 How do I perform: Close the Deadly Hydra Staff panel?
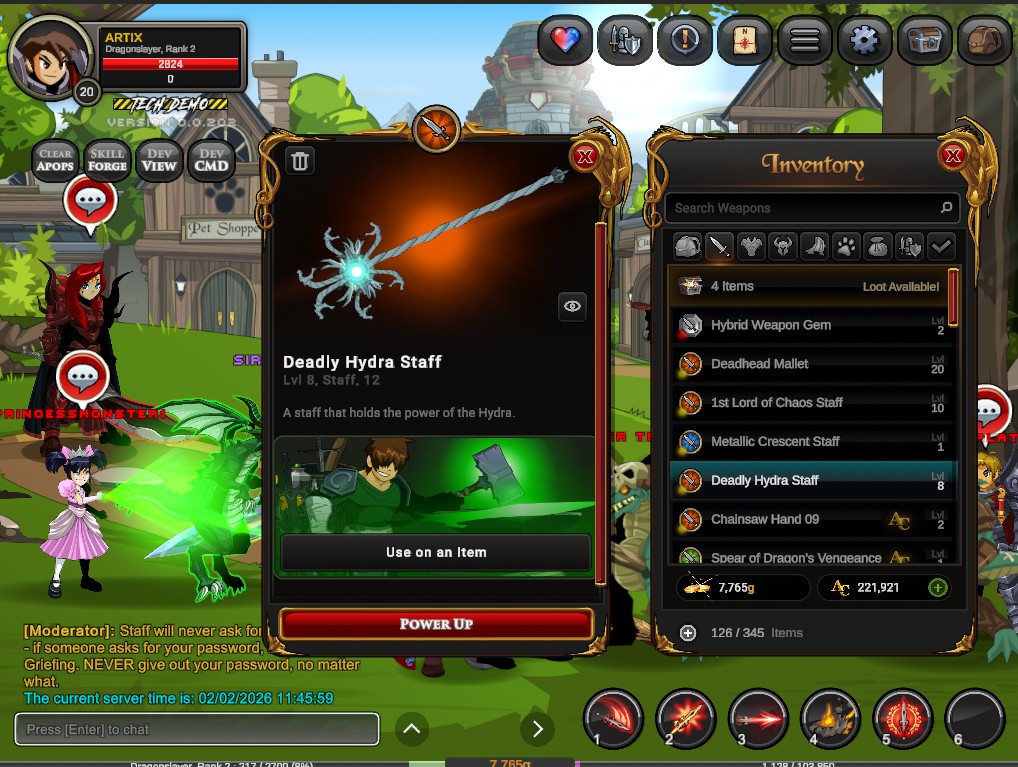(x=585, y=155)
